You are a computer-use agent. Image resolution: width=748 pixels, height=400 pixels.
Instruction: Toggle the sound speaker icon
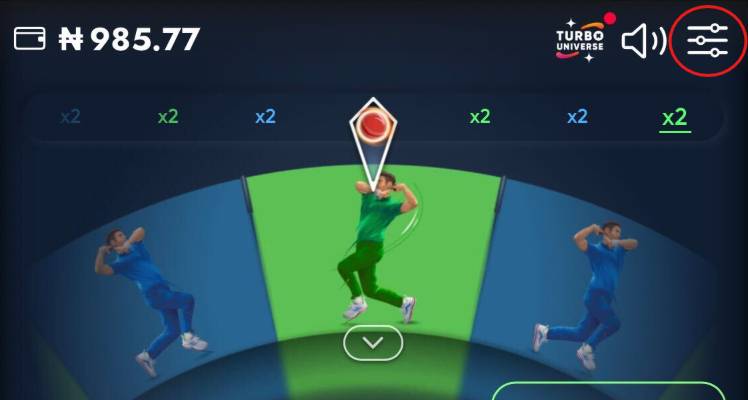(643, 41)
